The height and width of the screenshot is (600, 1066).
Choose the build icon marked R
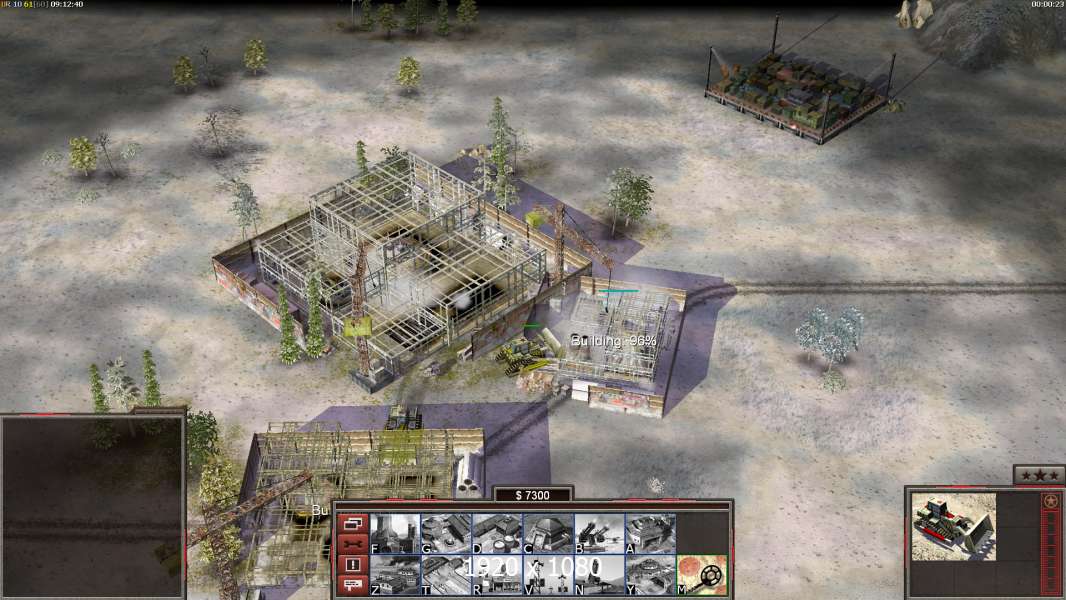pyautogui.click(x=497, y=575)
